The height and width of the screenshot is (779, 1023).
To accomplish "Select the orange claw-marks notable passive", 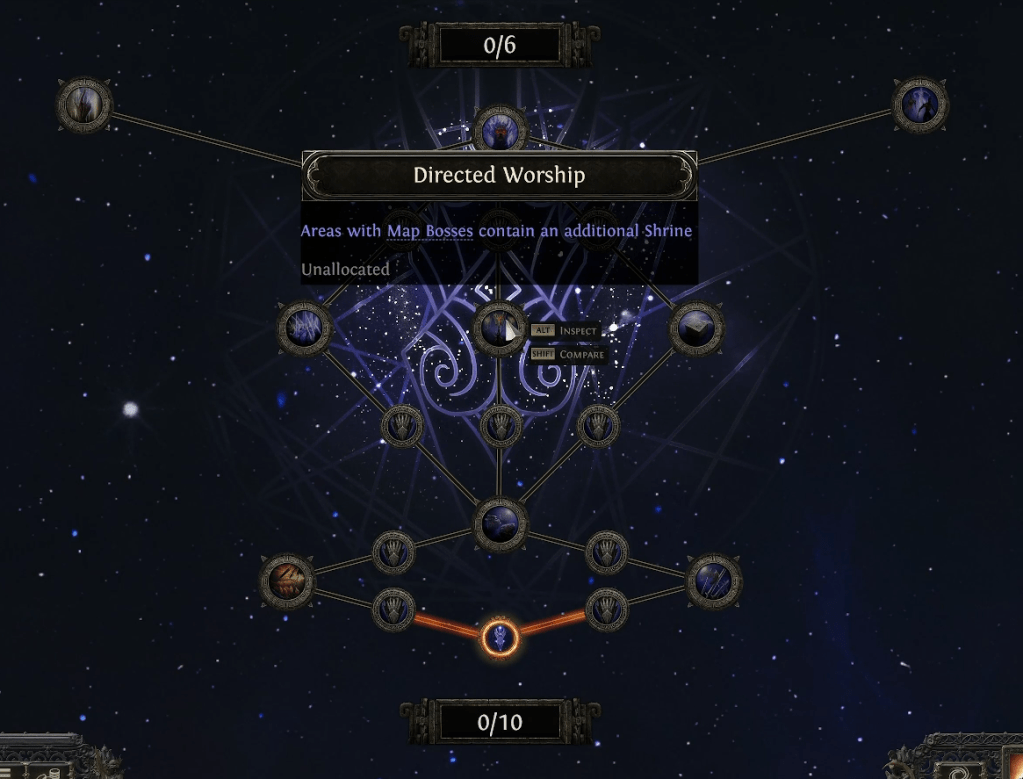I will click(x=287, y=580).
